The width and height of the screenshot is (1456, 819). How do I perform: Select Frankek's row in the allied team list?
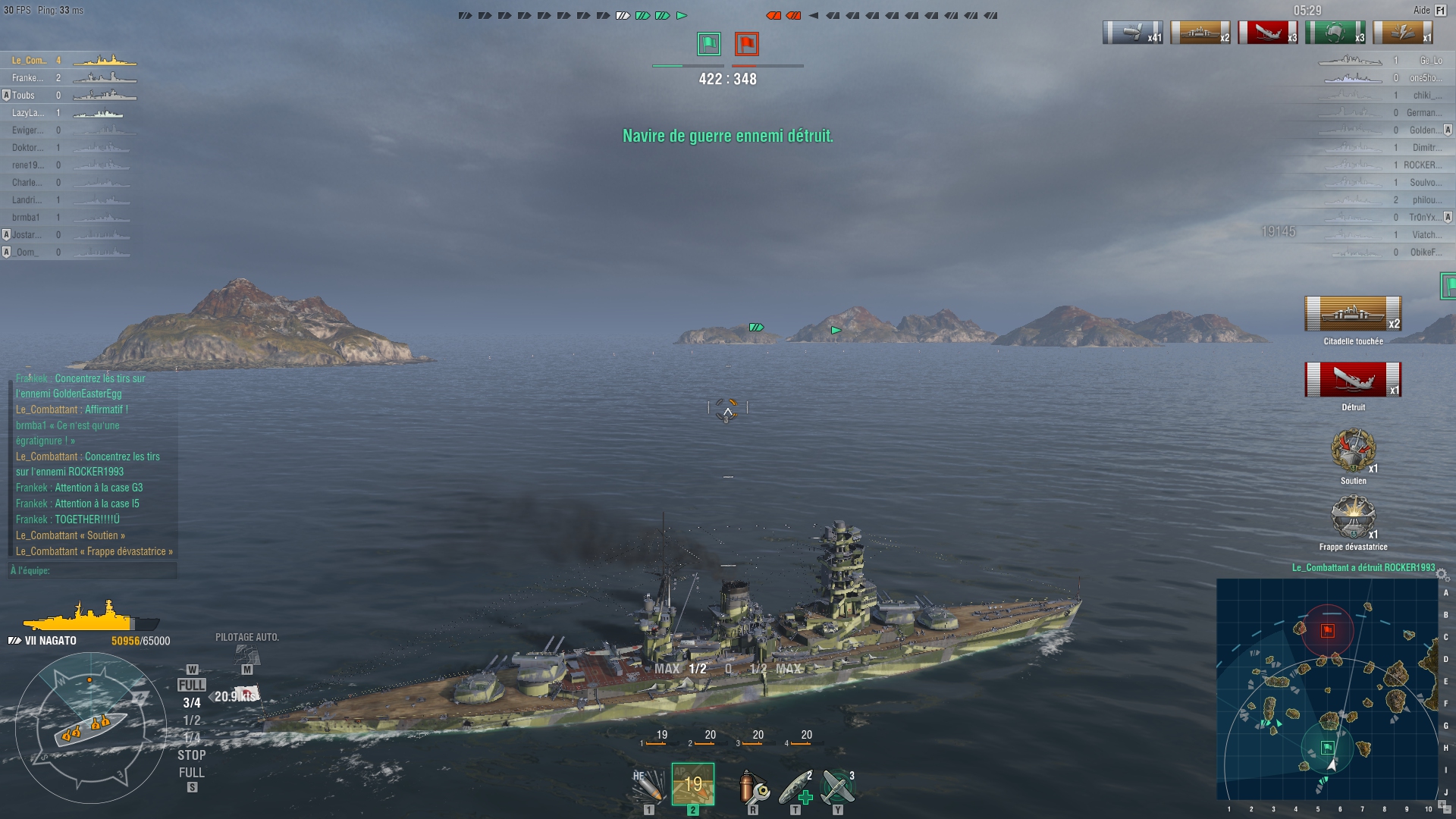click(x=68, y=77)
